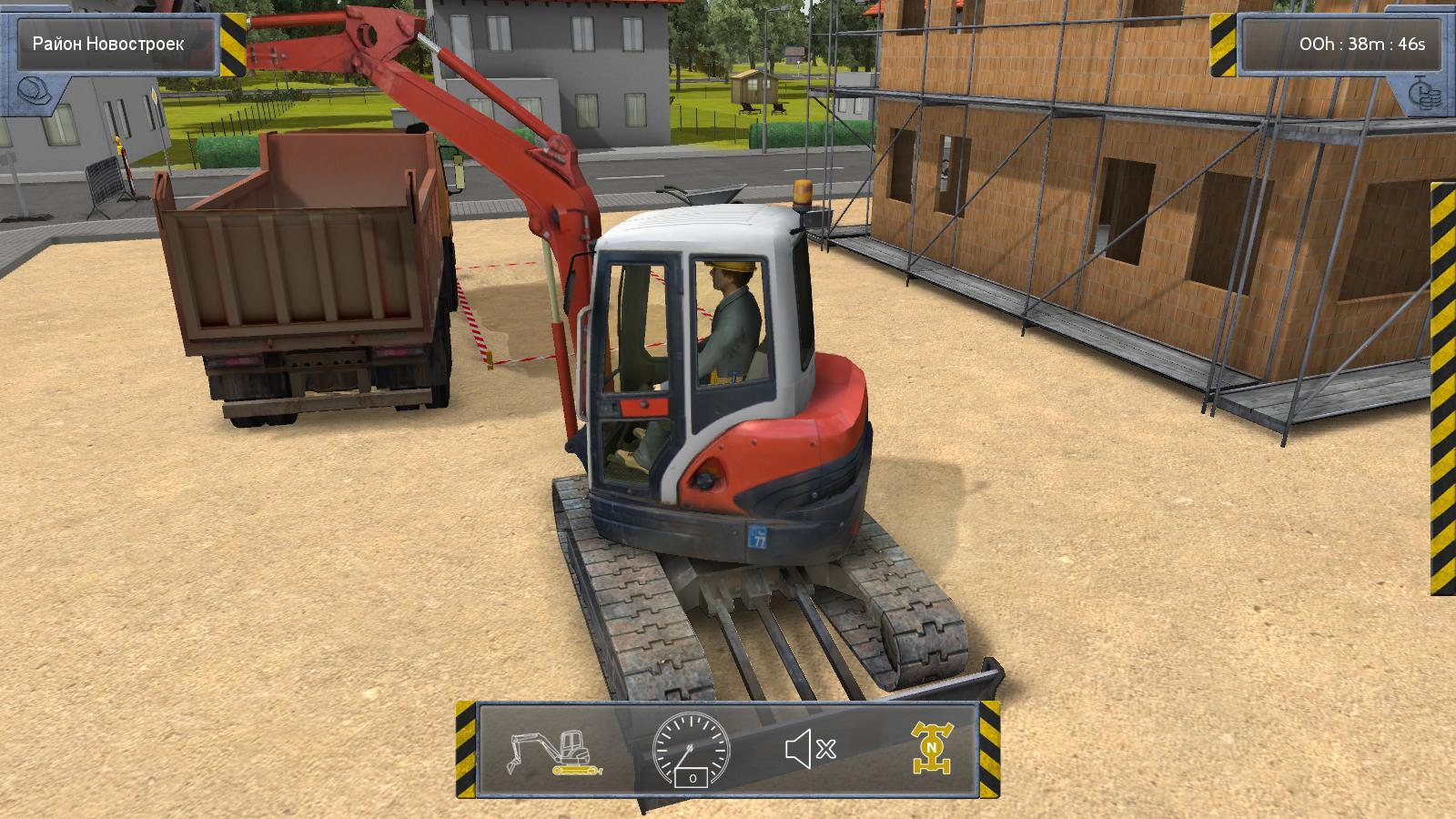
Task: Open the coins money icon
Action: tap(1421, 93)
